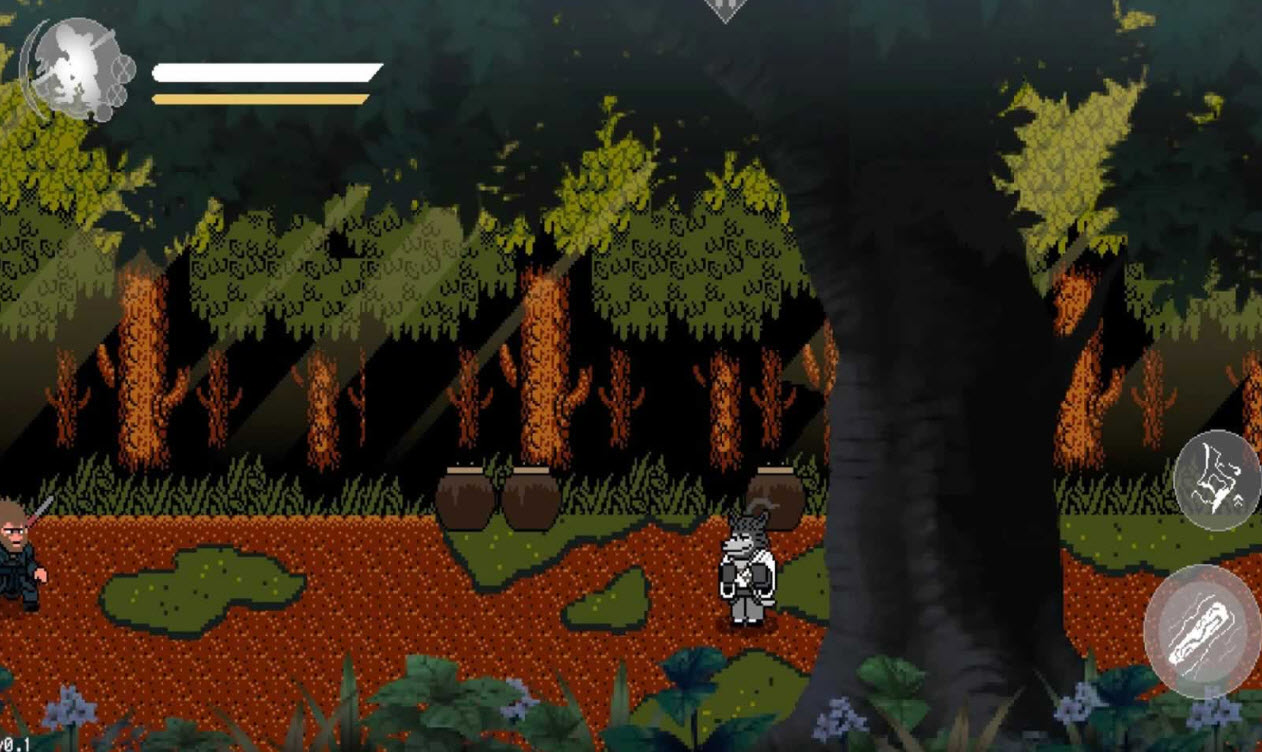This screenshot has width=1262, height=752.
Task: Pause the game with the diamond pause button
Action: coord(726,8)
